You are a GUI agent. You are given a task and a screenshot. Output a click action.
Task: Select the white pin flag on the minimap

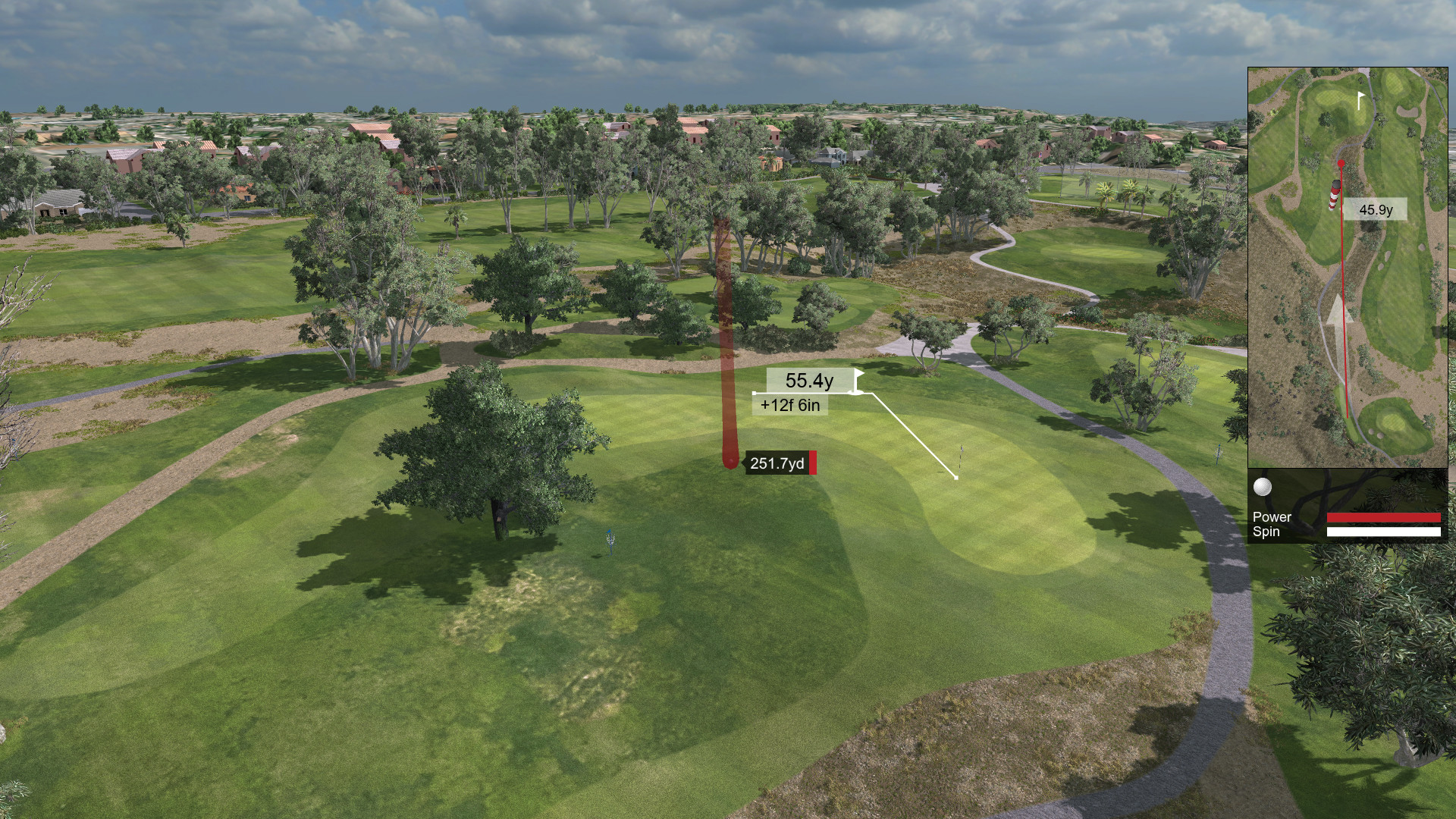pos(1359,100)
